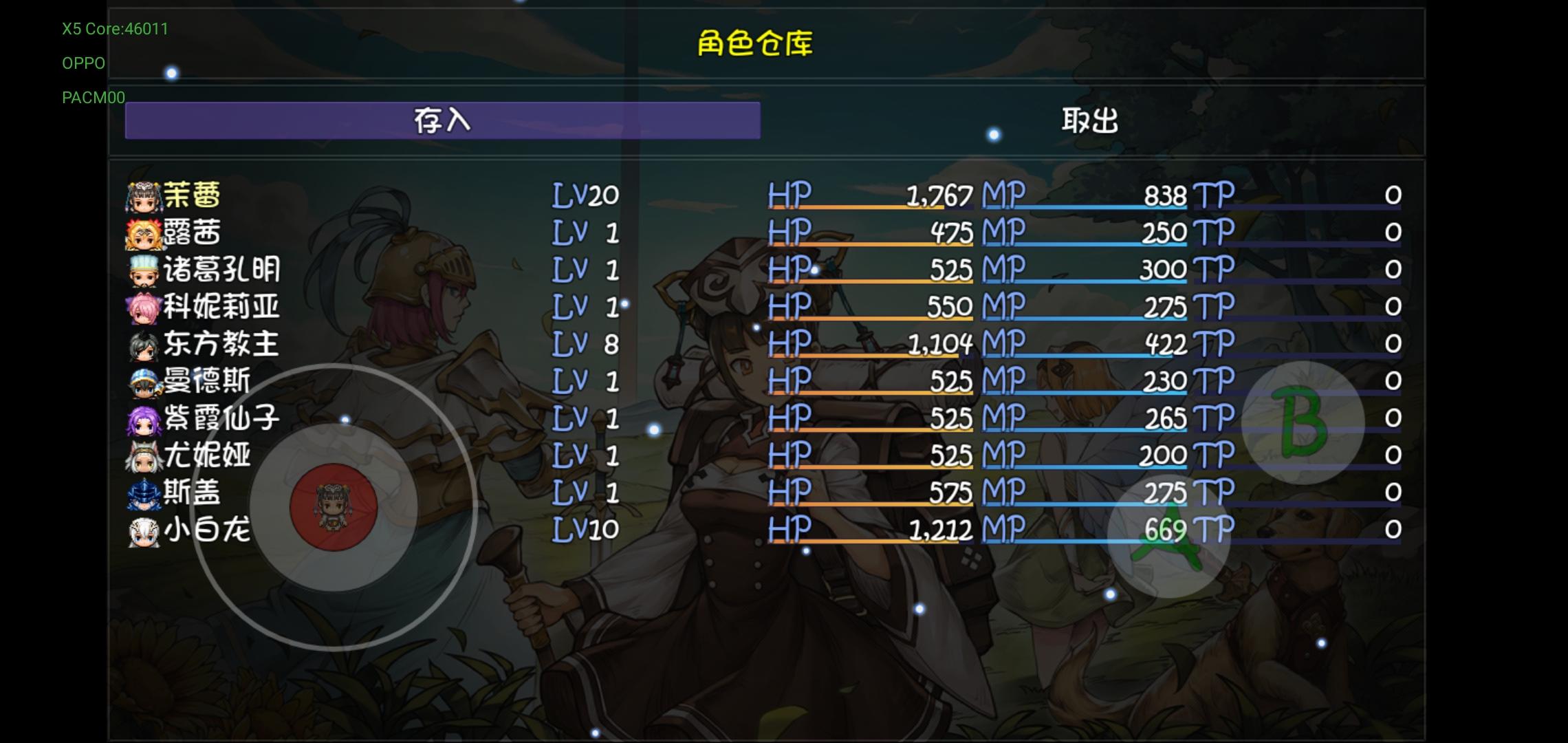Click the red joystick center control
The image size is (1568, 743).
tap(332, 508)
